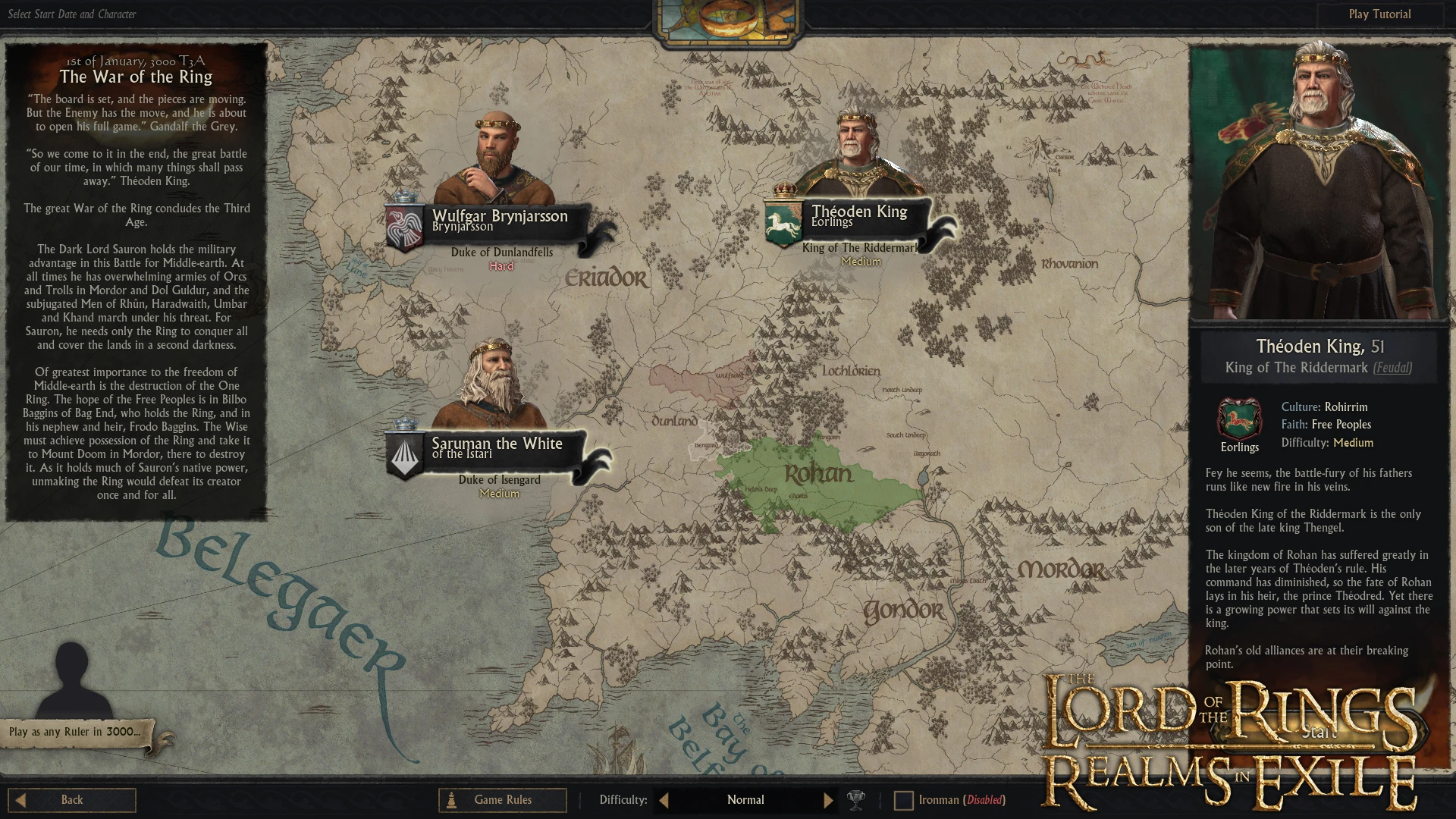The height and width of the screenshot is (819, 1456).
Task: Choose Wulfgar Brynjarsson, Duke of Dunlandfells
Action: [x=498, y=218]
